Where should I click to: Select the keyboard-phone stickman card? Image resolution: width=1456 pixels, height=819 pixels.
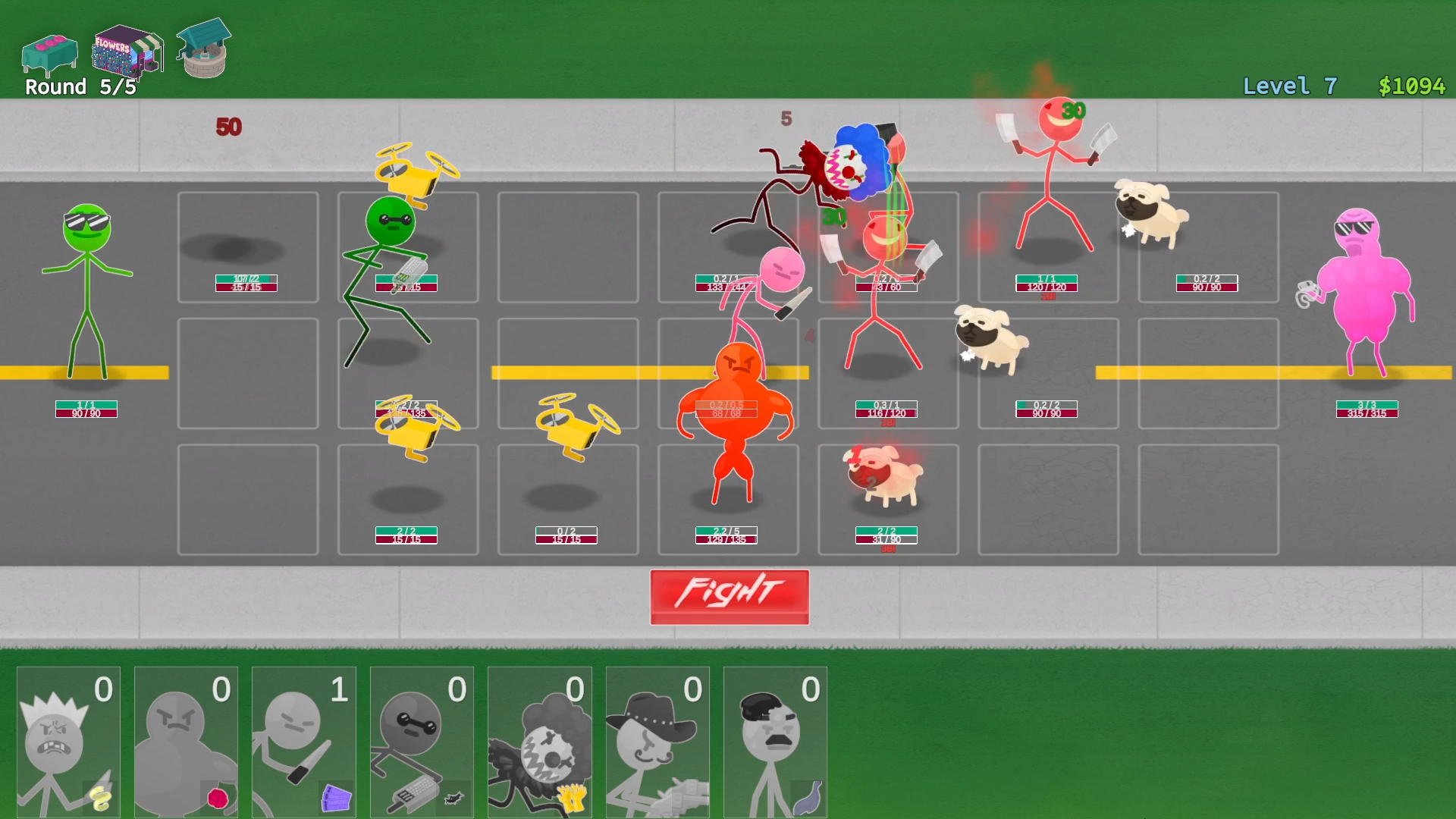point(422,739)
